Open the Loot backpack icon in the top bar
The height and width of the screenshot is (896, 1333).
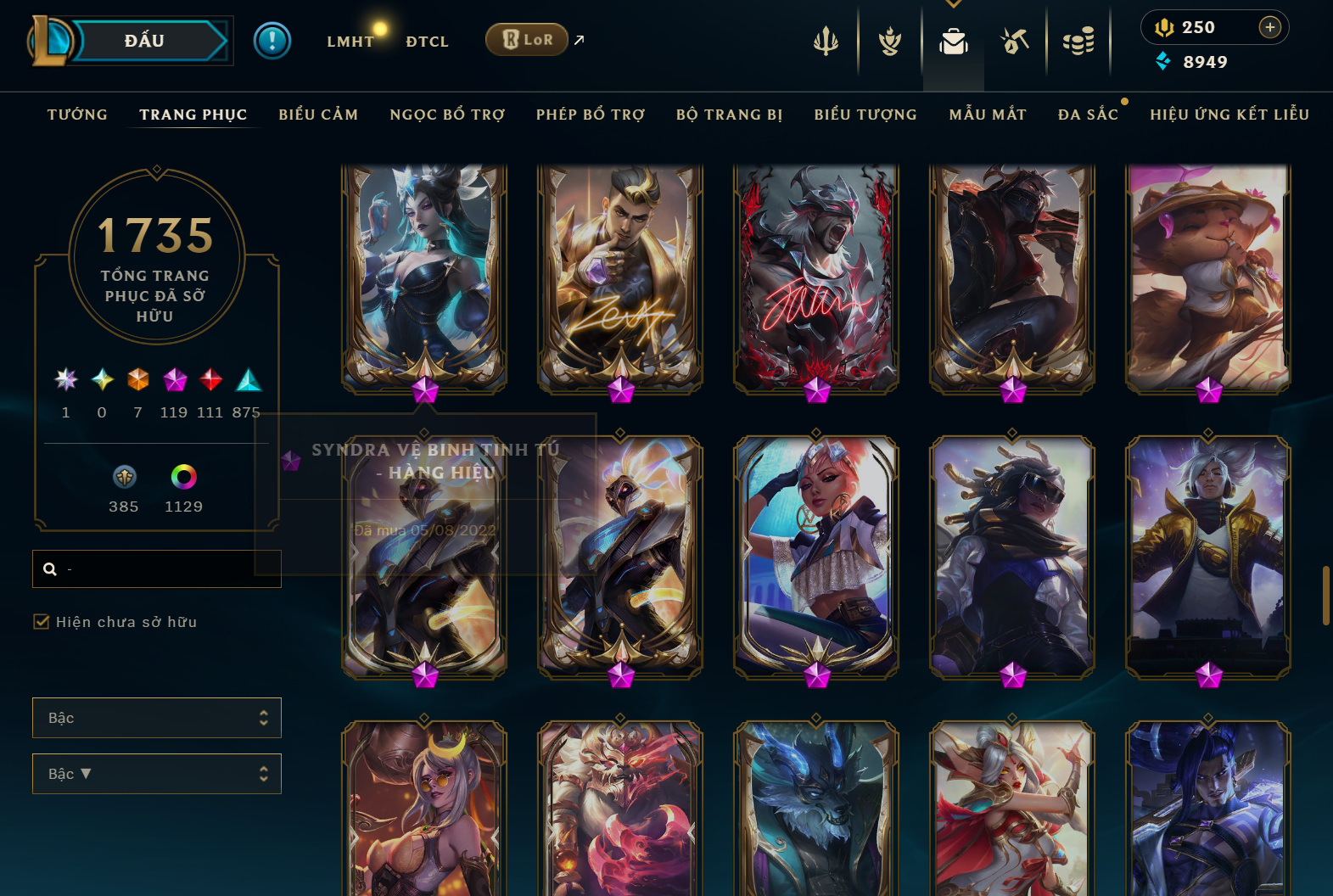(x=953, y=40)
